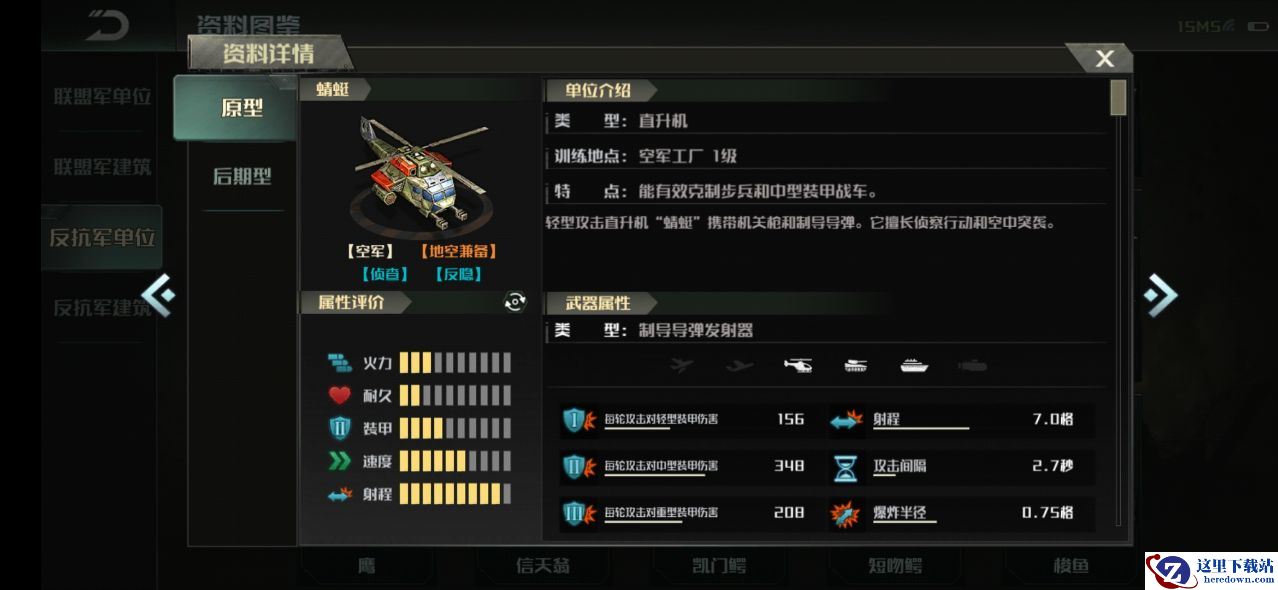Image resolution: width=1278 pixels, height=590 pixels.
Task: Toggle the attribute rating view swap icon
Action: 515,302
